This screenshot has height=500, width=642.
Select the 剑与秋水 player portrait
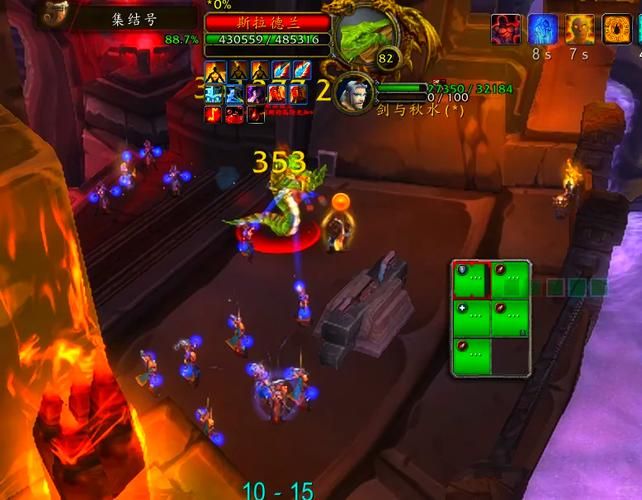pos(353,93)
